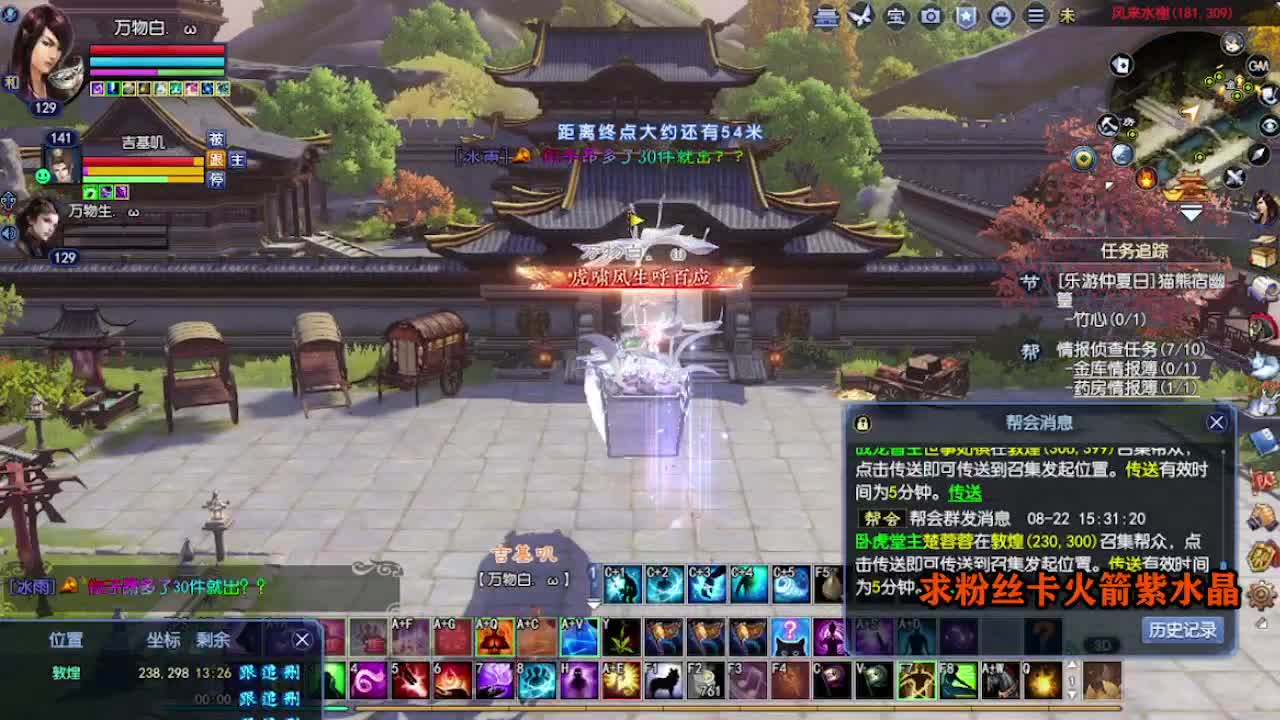1280x720 pixels.
Task: Open the hamburger menu in top toolbar
Action: click(x=1037, y=16)
